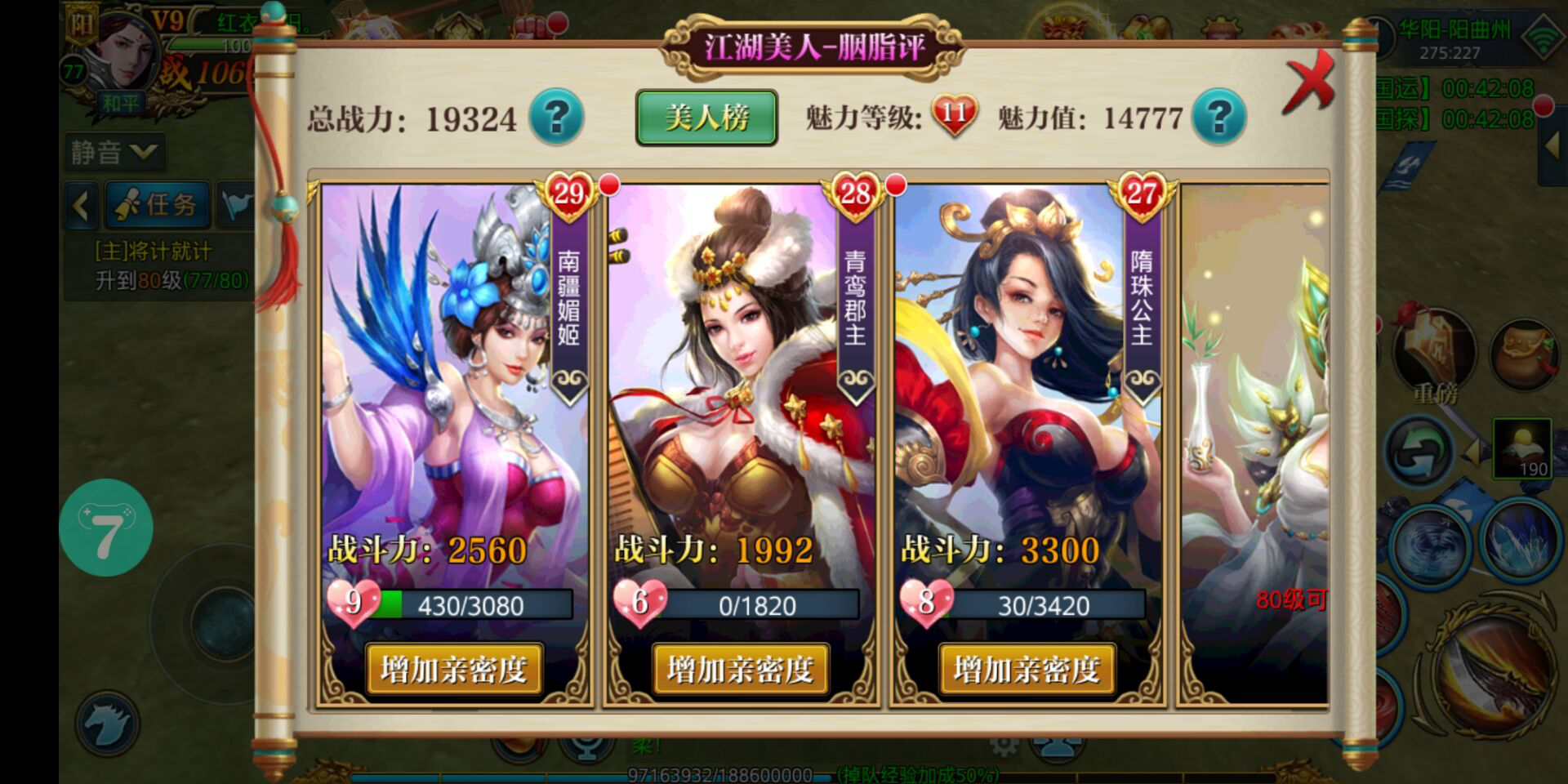1568x784 pixels.
Task: Show help for 总战力
Action: point(556,118)
